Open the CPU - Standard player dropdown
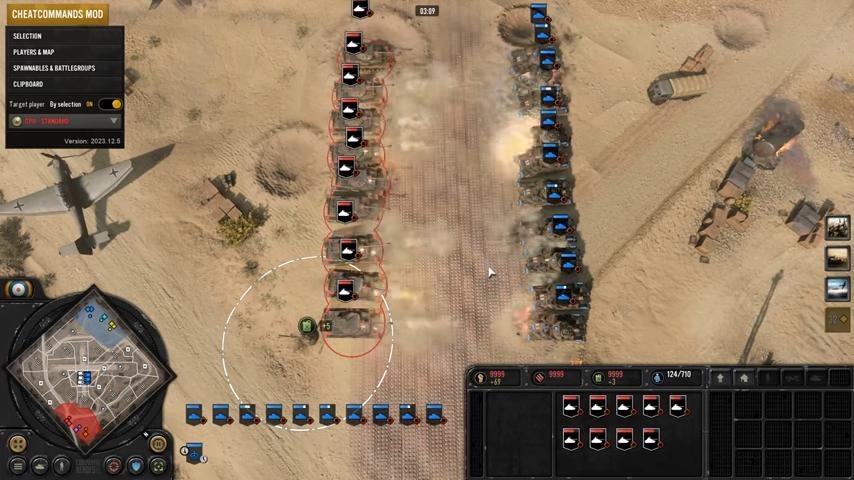 [64, 121]
